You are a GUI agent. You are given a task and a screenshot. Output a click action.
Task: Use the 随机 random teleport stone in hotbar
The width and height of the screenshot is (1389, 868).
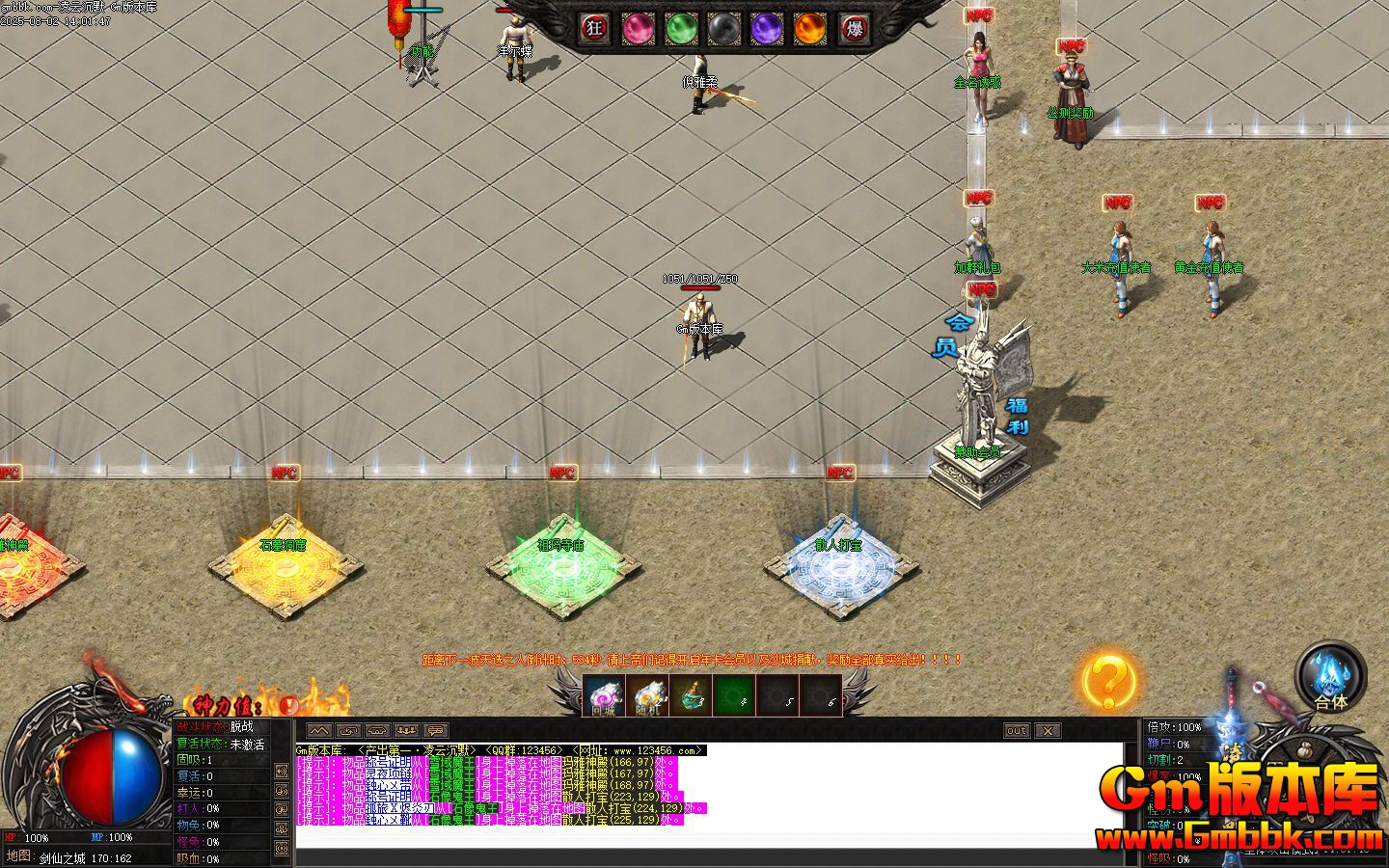pos(648,695)
